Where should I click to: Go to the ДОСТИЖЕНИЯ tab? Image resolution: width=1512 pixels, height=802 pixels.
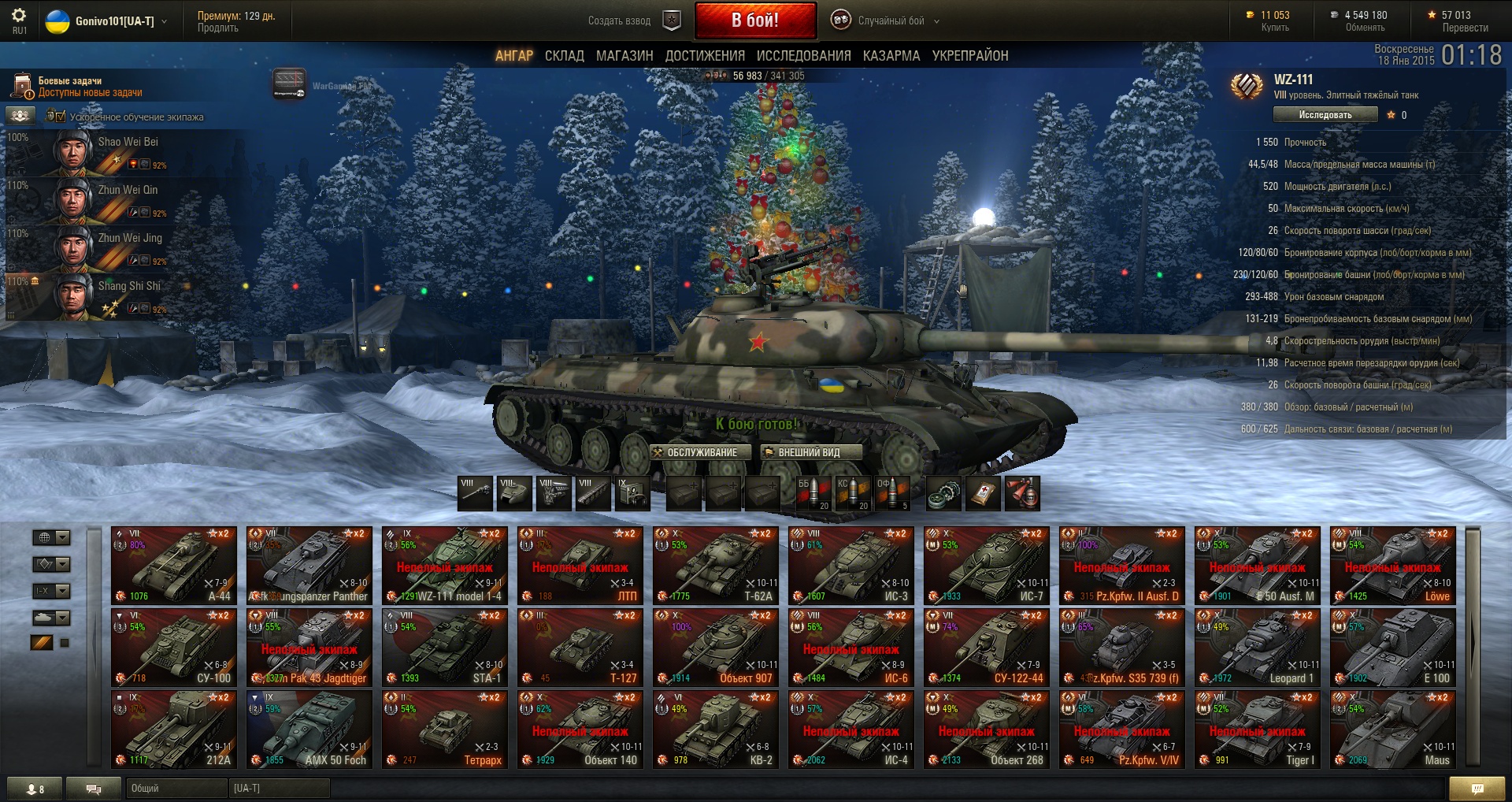point(705,56)
